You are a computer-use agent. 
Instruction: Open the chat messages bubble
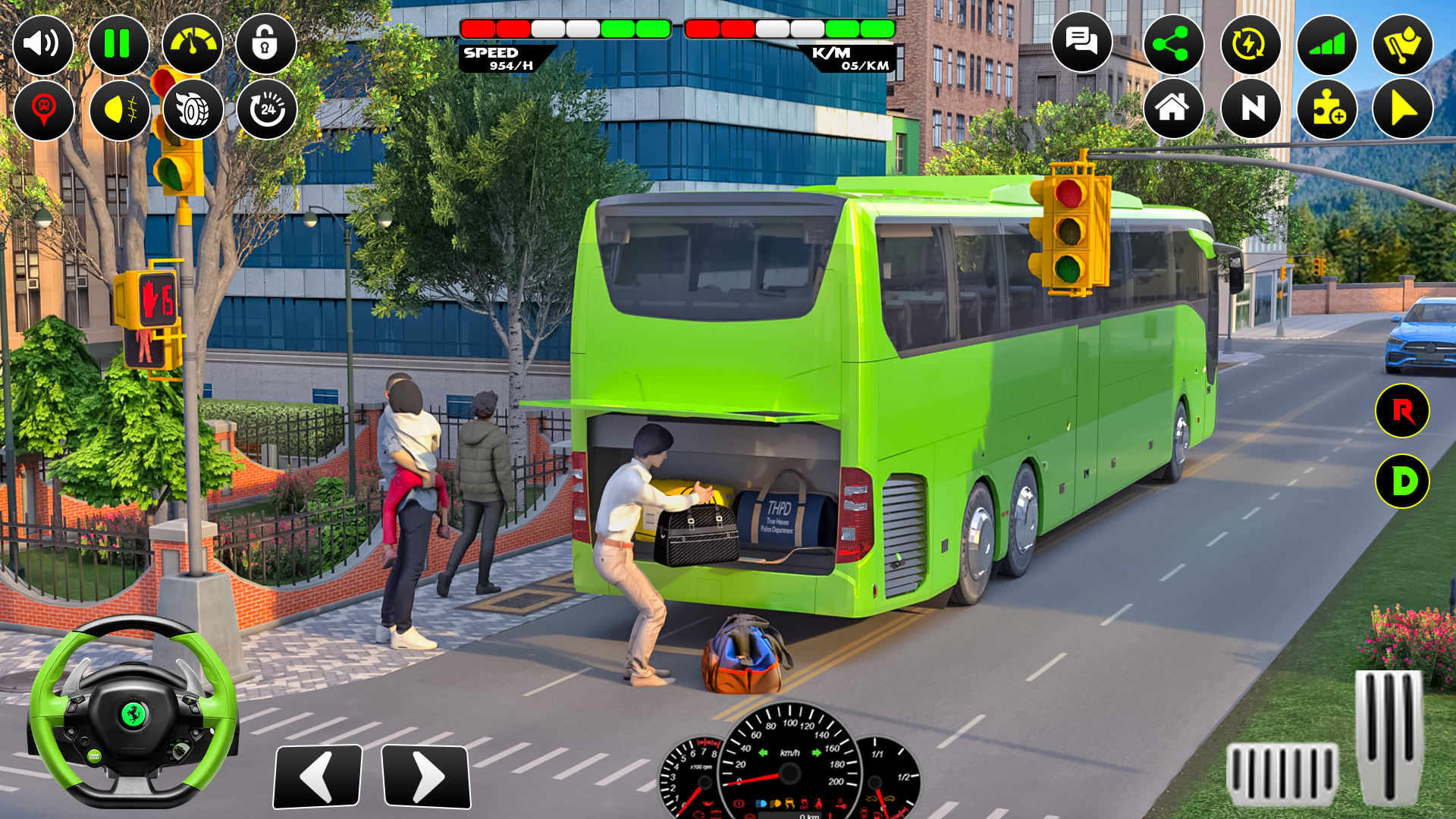pyautogui.click(x=1081, y=42)
